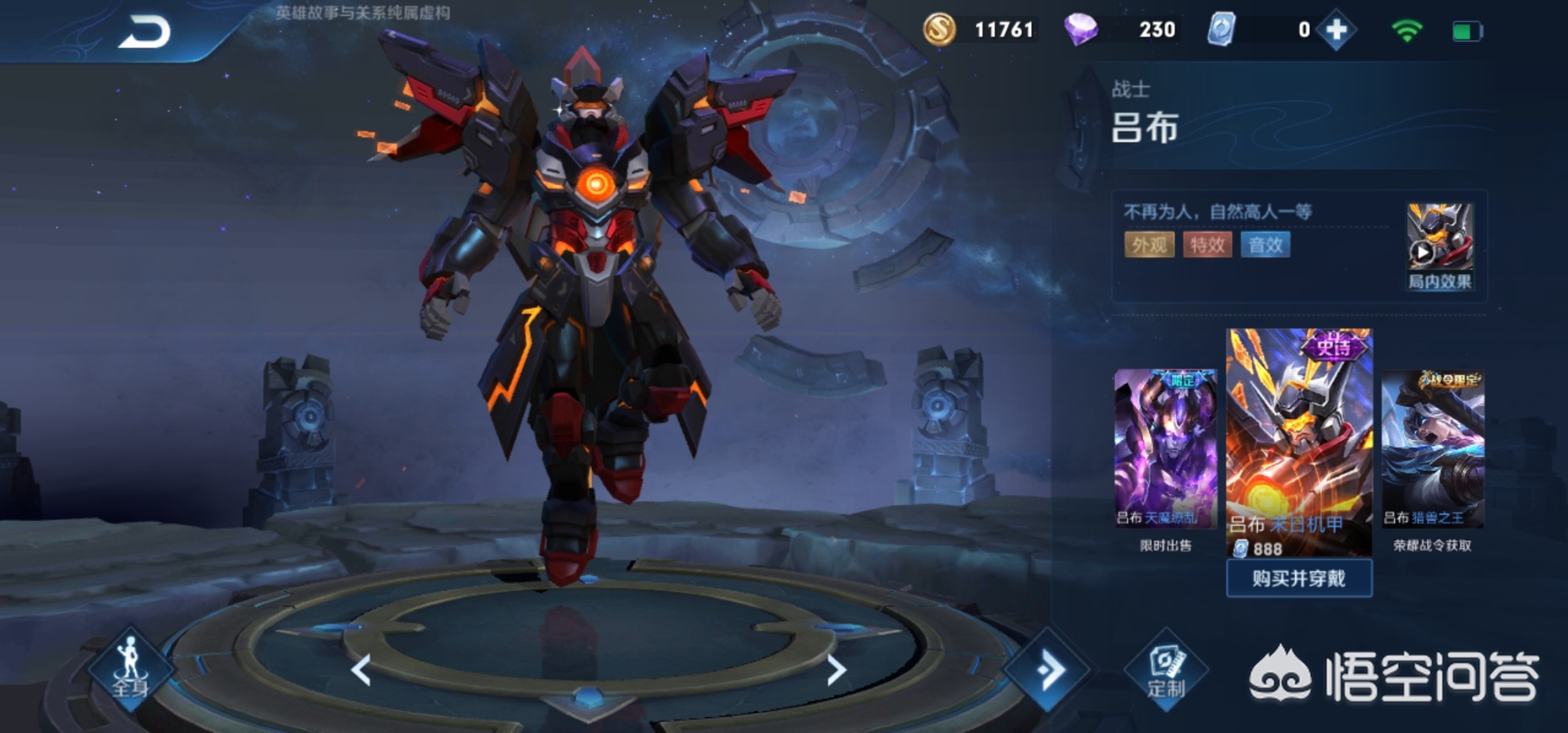Show the 特效 effects tag
Viewport: 1568px width, 733px height.
[1207, 245]
